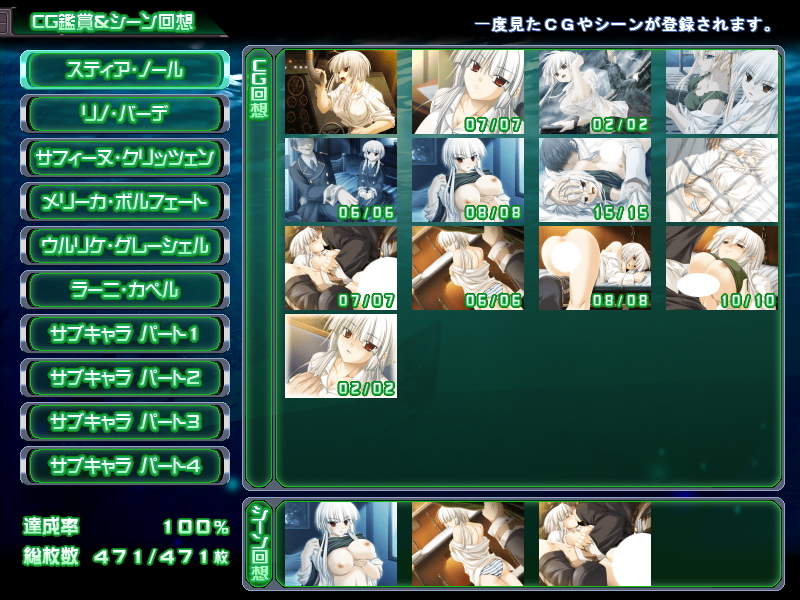Show the ラーニ・カペル gallery
The height and width of the screenshot is (600, 800).
tap(124, 290)
